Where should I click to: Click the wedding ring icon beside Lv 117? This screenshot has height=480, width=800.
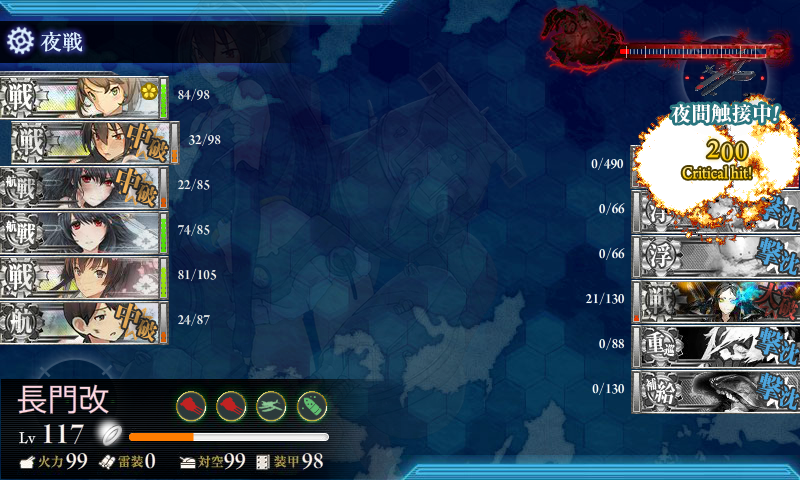pos(108,434)
